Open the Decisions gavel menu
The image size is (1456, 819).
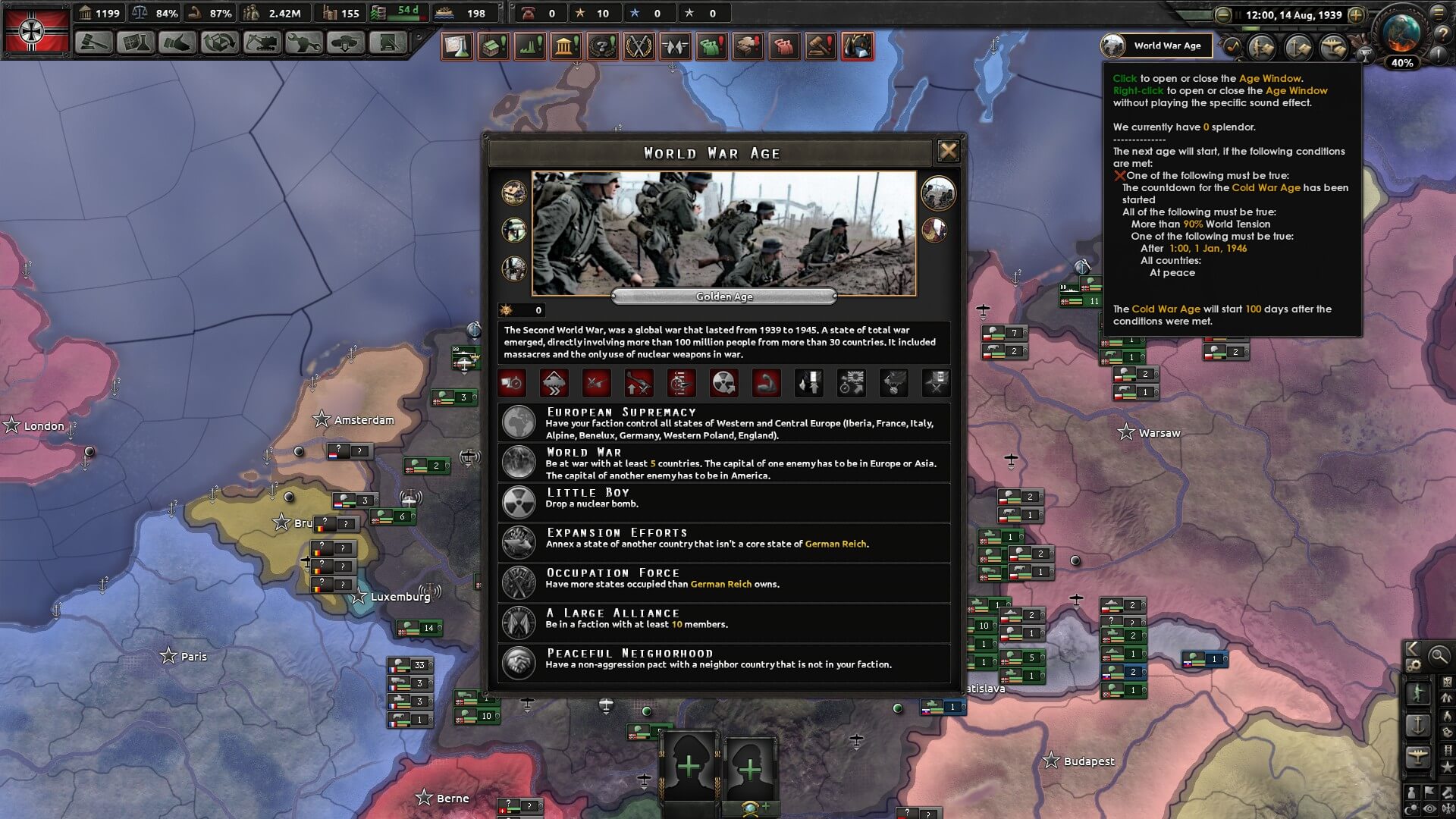pos(94,42)
